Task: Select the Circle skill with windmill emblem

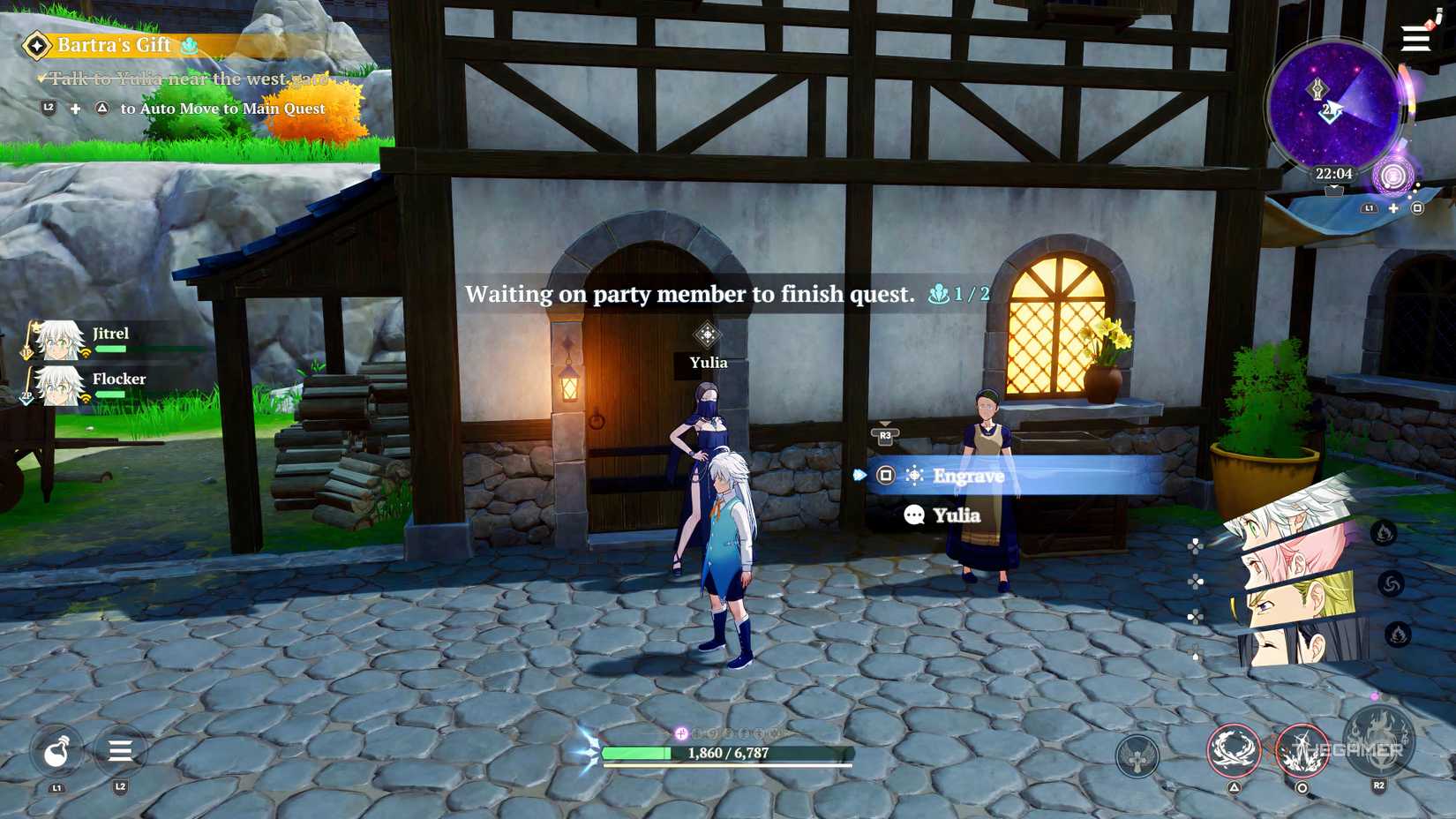Action: (x=1304, y=748)
